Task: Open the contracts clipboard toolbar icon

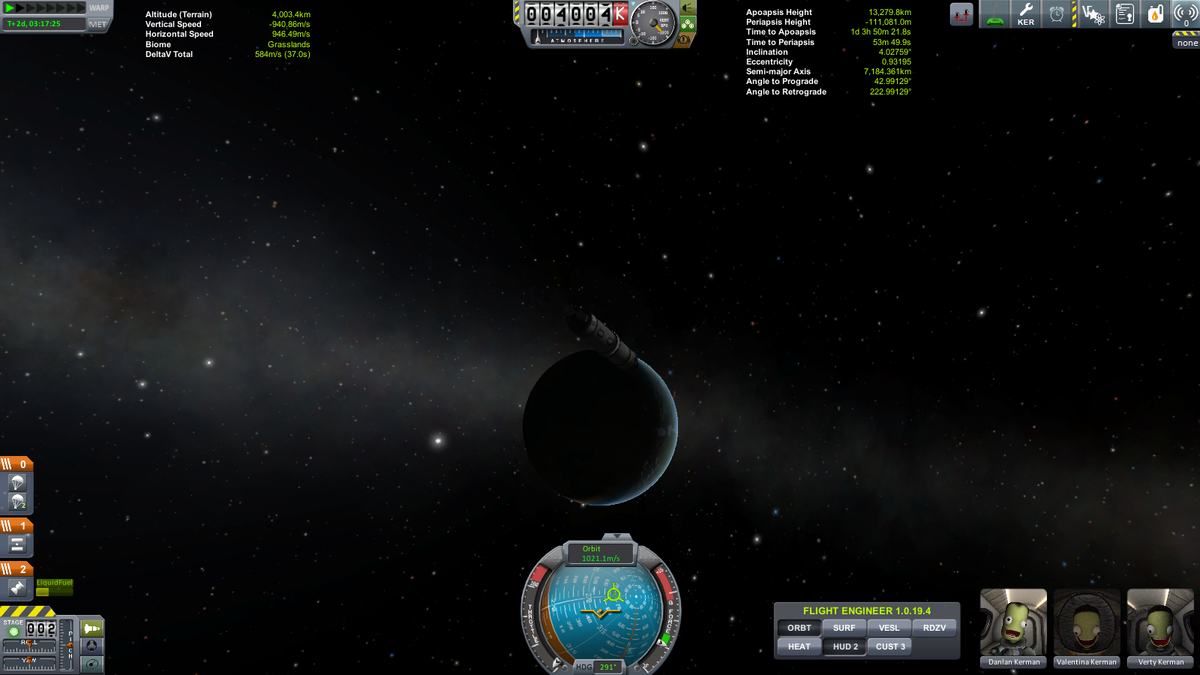Action: [1125, 14]
